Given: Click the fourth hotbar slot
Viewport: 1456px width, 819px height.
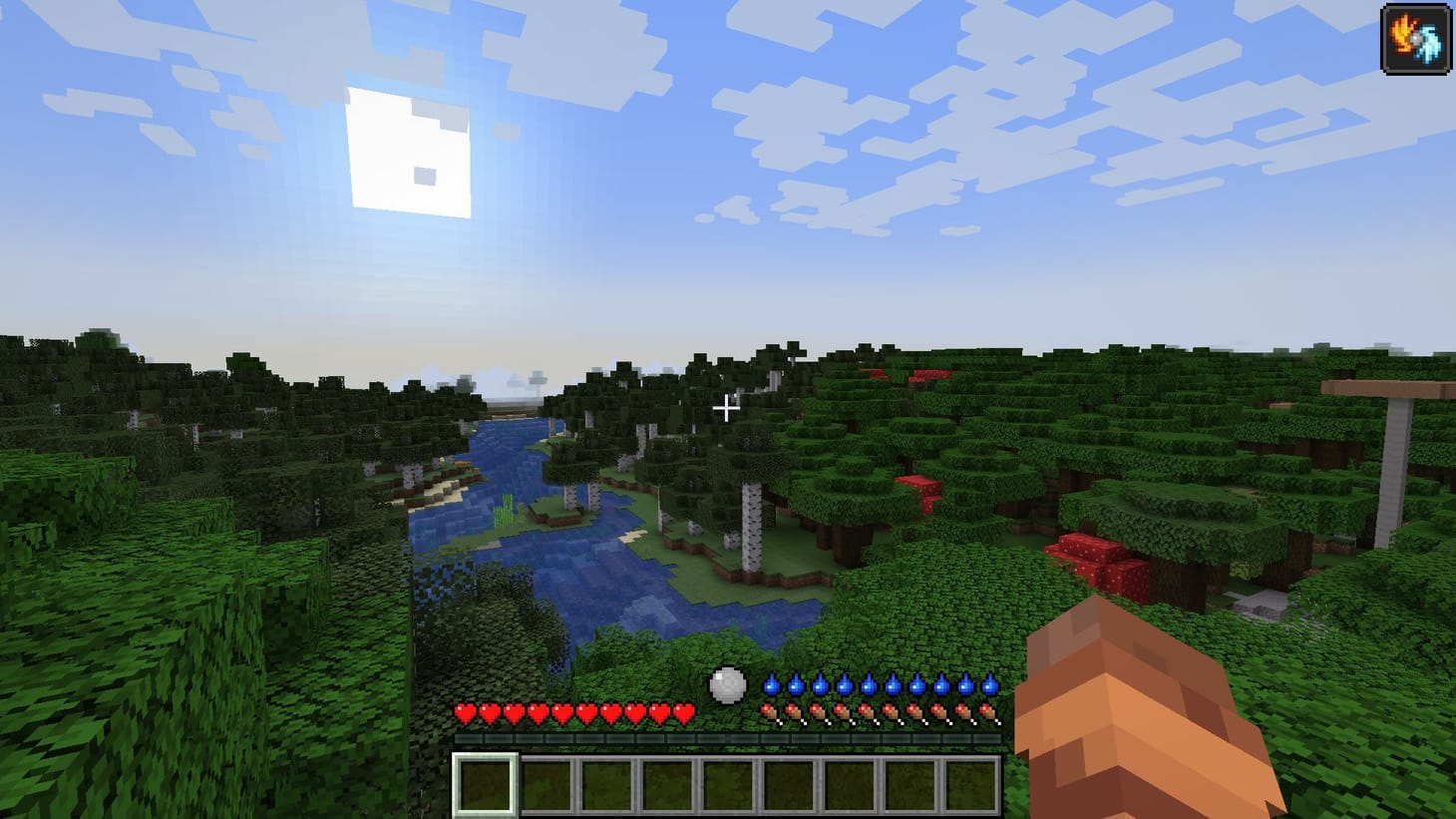Looking at the screenshot, I should [x=668, y=784].
